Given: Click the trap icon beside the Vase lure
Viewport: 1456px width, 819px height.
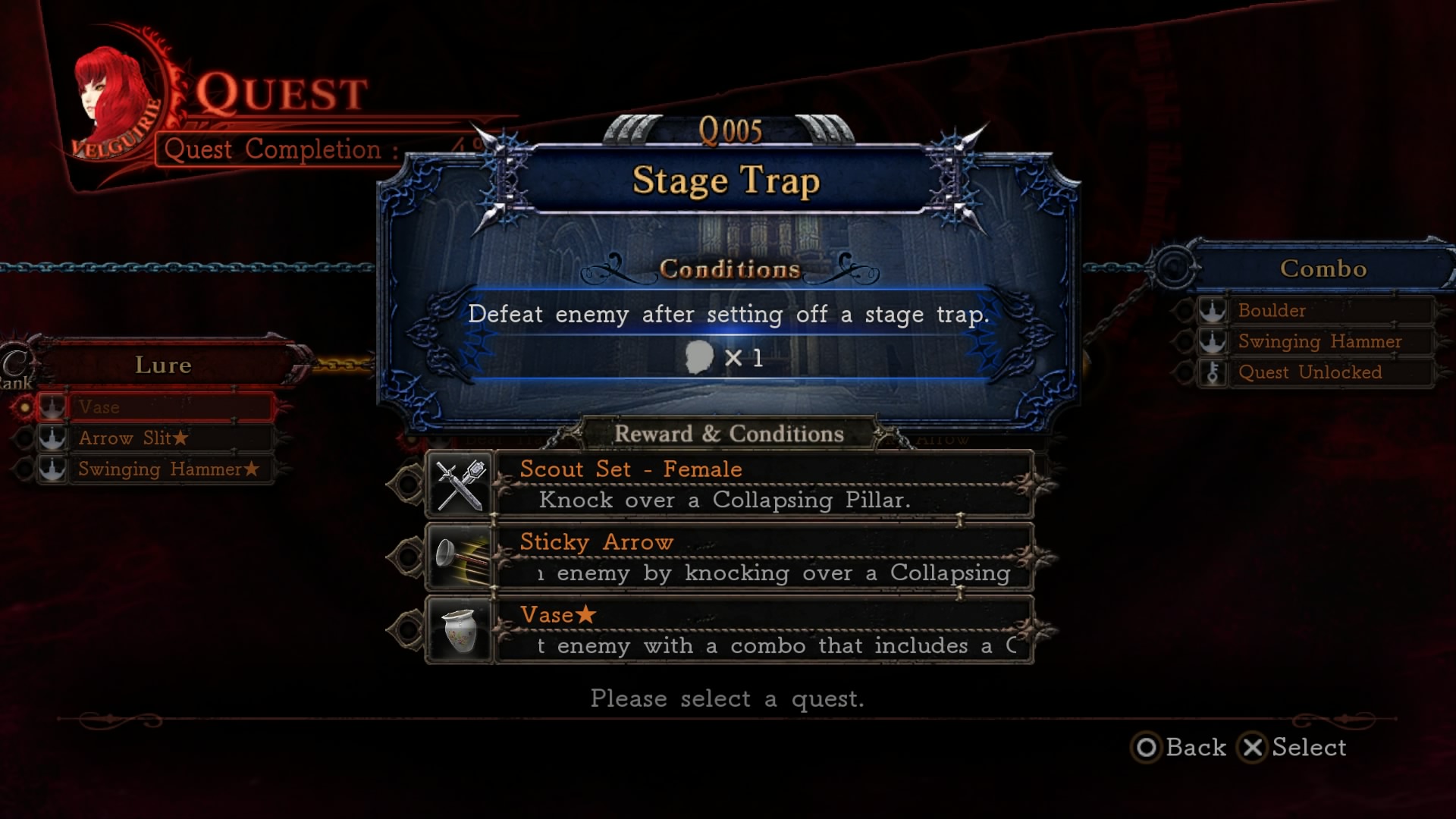Looking at the screenshot, I should pyautogui.click(x=52, y=407).
